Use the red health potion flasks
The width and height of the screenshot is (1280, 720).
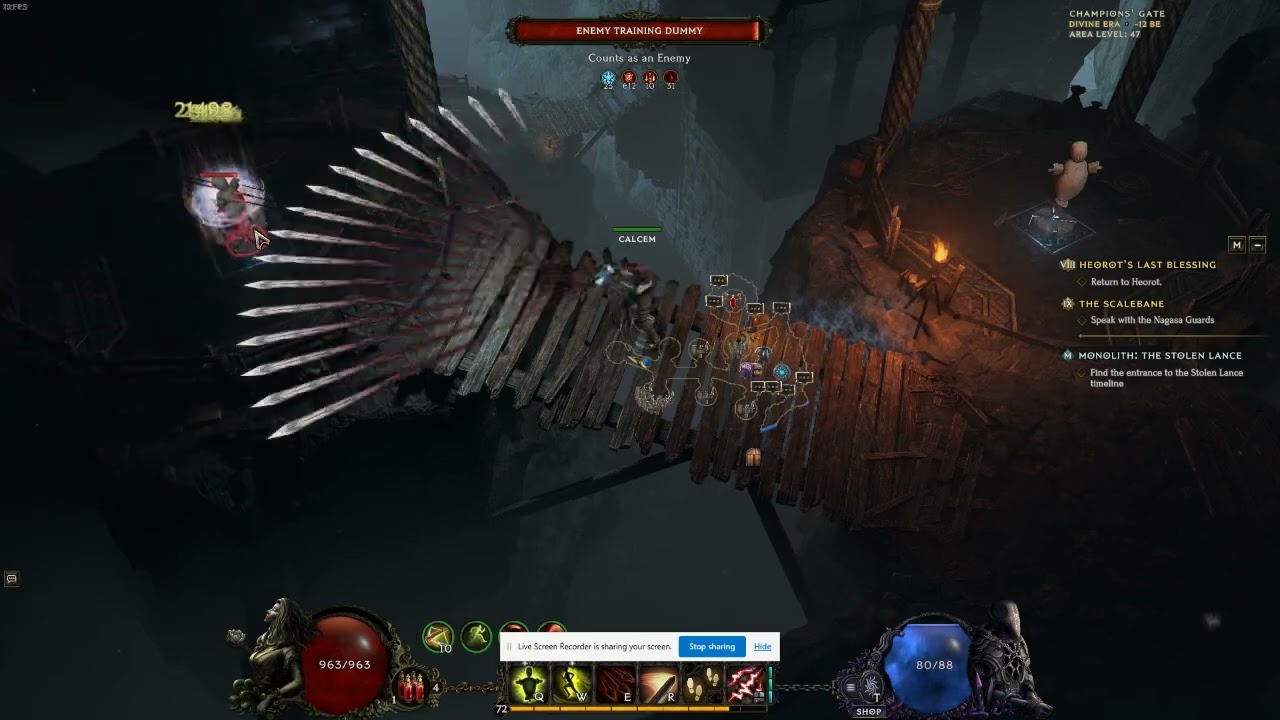point(412,687)
